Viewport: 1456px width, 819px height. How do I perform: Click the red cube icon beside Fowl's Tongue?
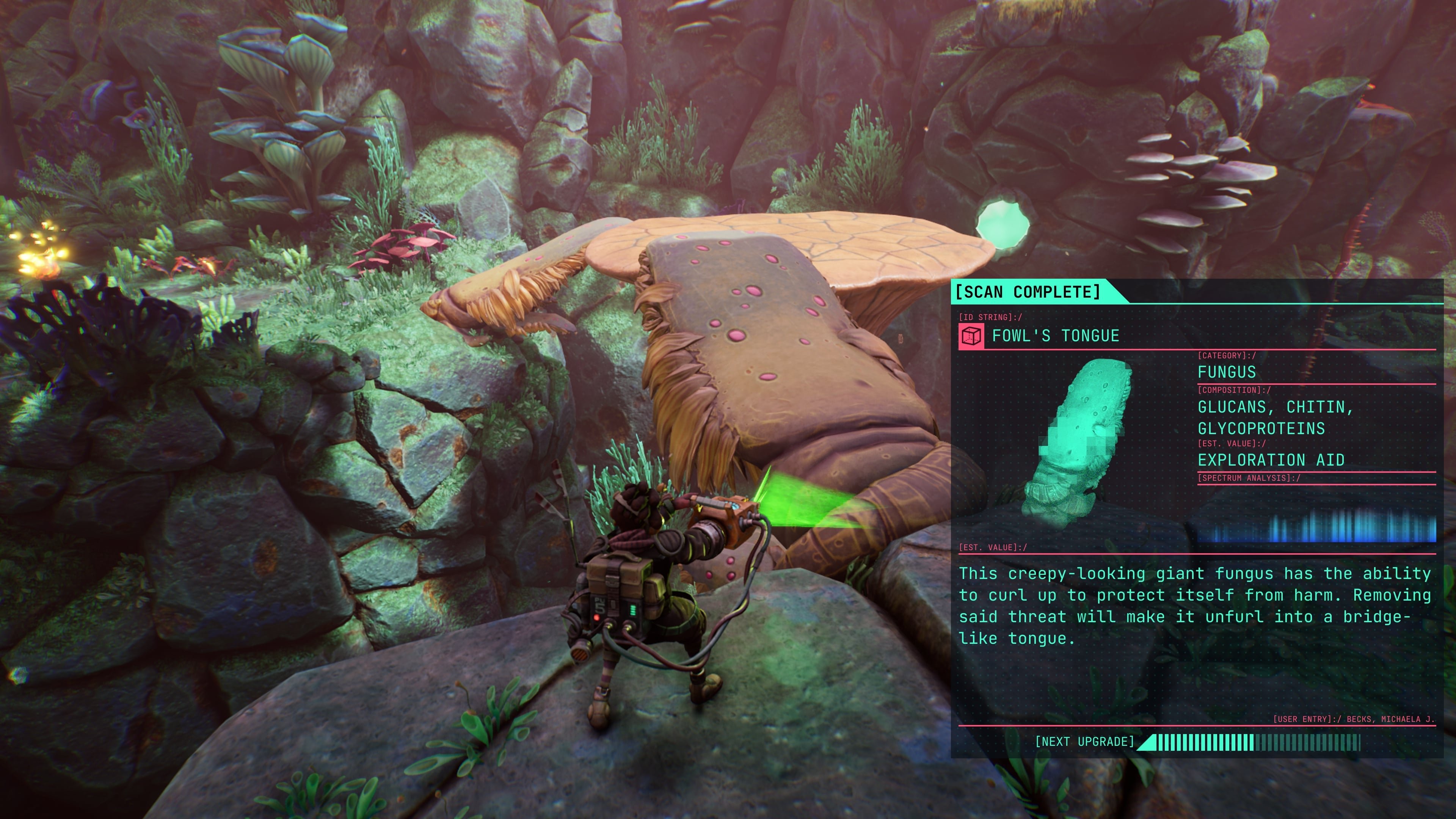[x=971, y=336]
